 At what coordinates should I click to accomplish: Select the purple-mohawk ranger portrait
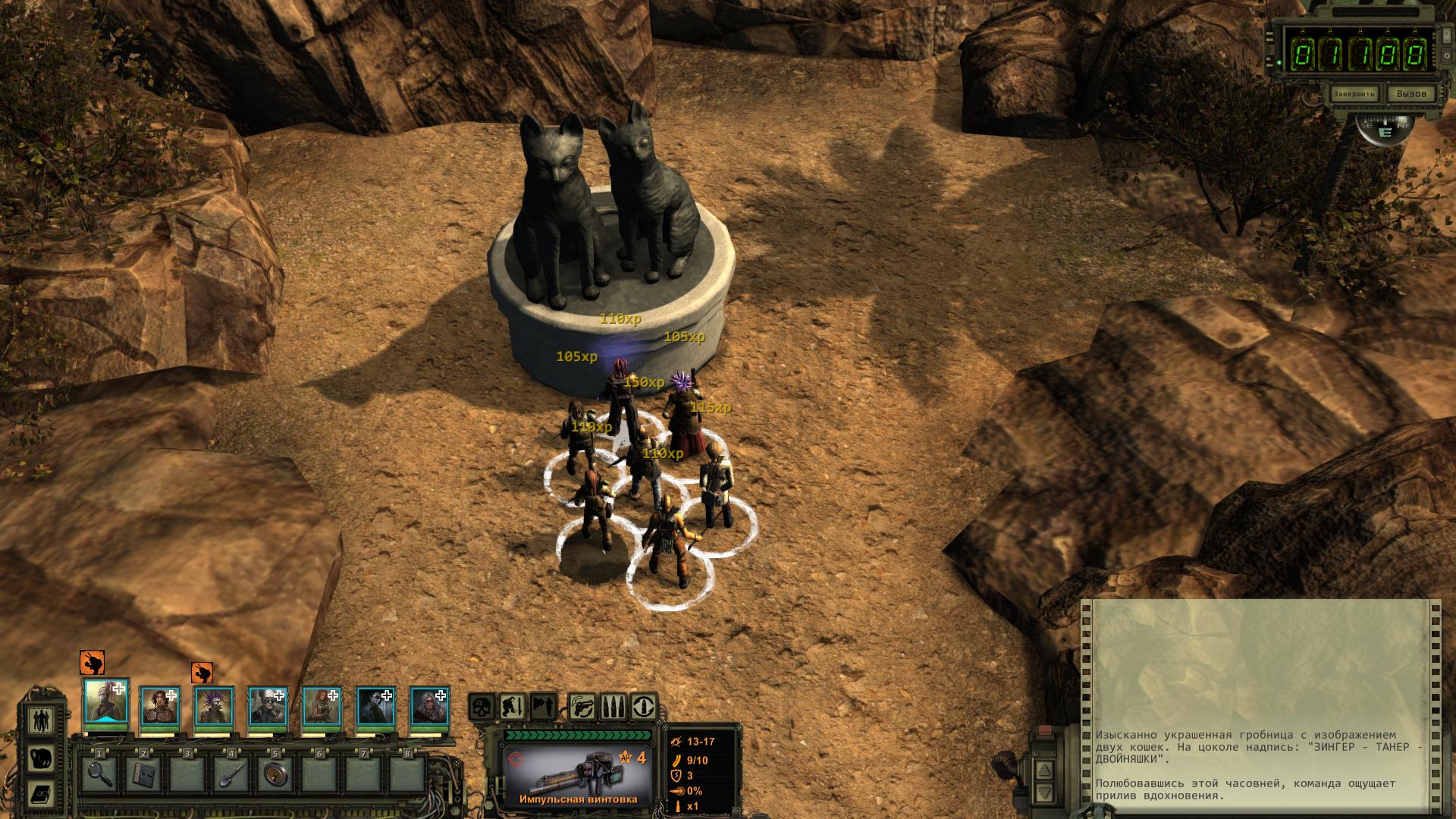click(x=213, y=708)
